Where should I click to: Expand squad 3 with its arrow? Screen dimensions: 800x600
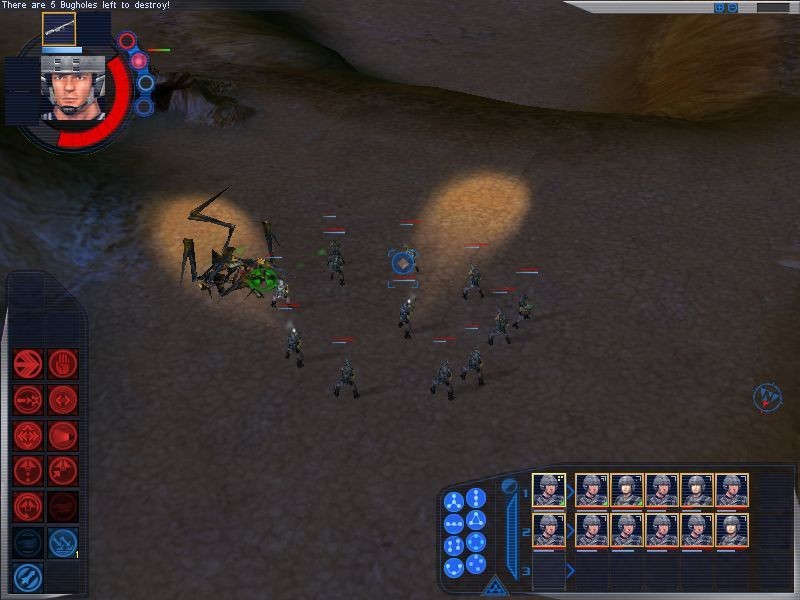click(570, 571)
